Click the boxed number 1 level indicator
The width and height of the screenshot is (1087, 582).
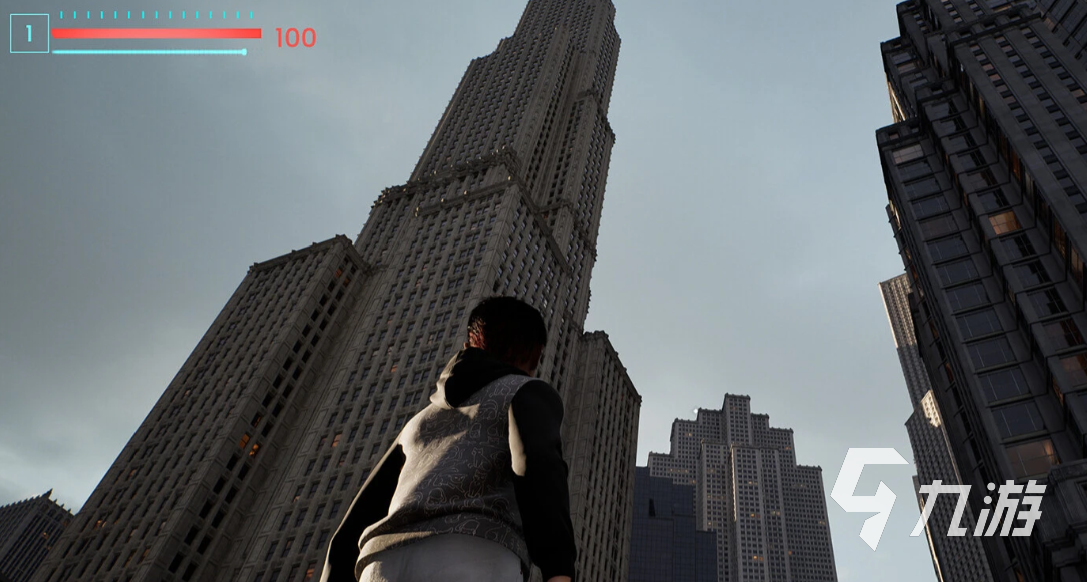click(x=29, y=34)
